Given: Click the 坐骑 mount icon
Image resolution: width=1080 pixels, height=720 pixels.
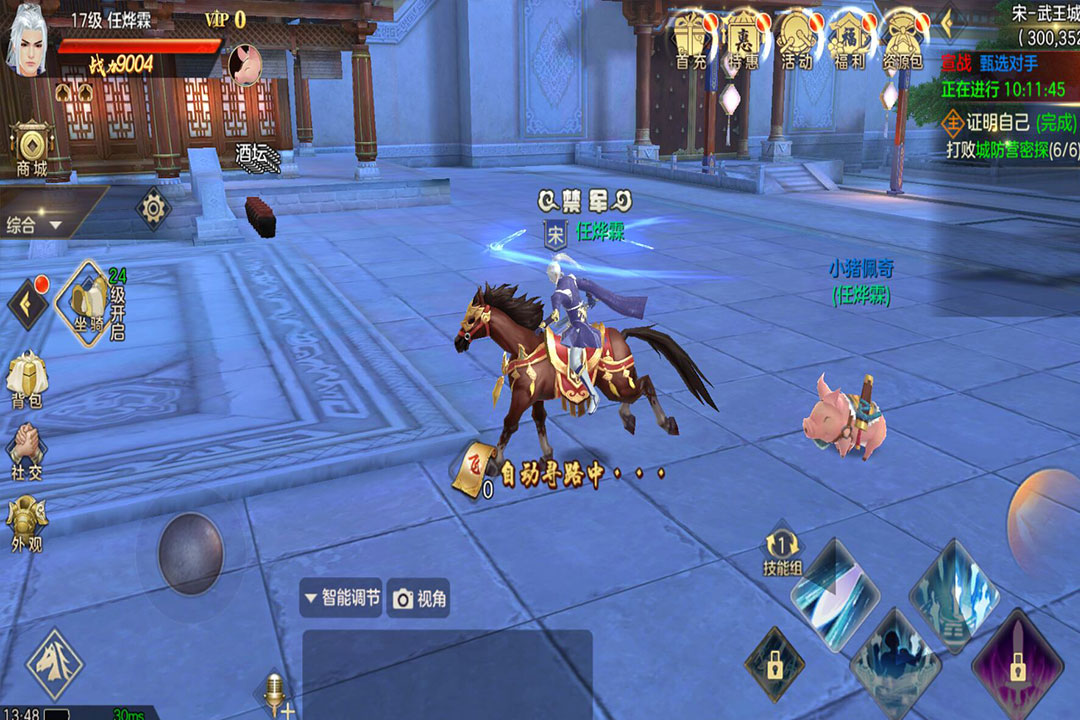Looking at the screenshot, I should pos(87,299).
